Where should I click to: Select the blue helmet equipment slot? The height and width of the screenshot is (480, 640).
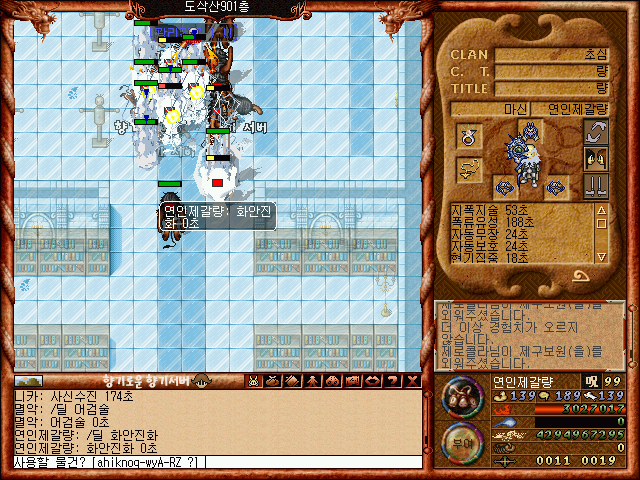coord(529,131)
